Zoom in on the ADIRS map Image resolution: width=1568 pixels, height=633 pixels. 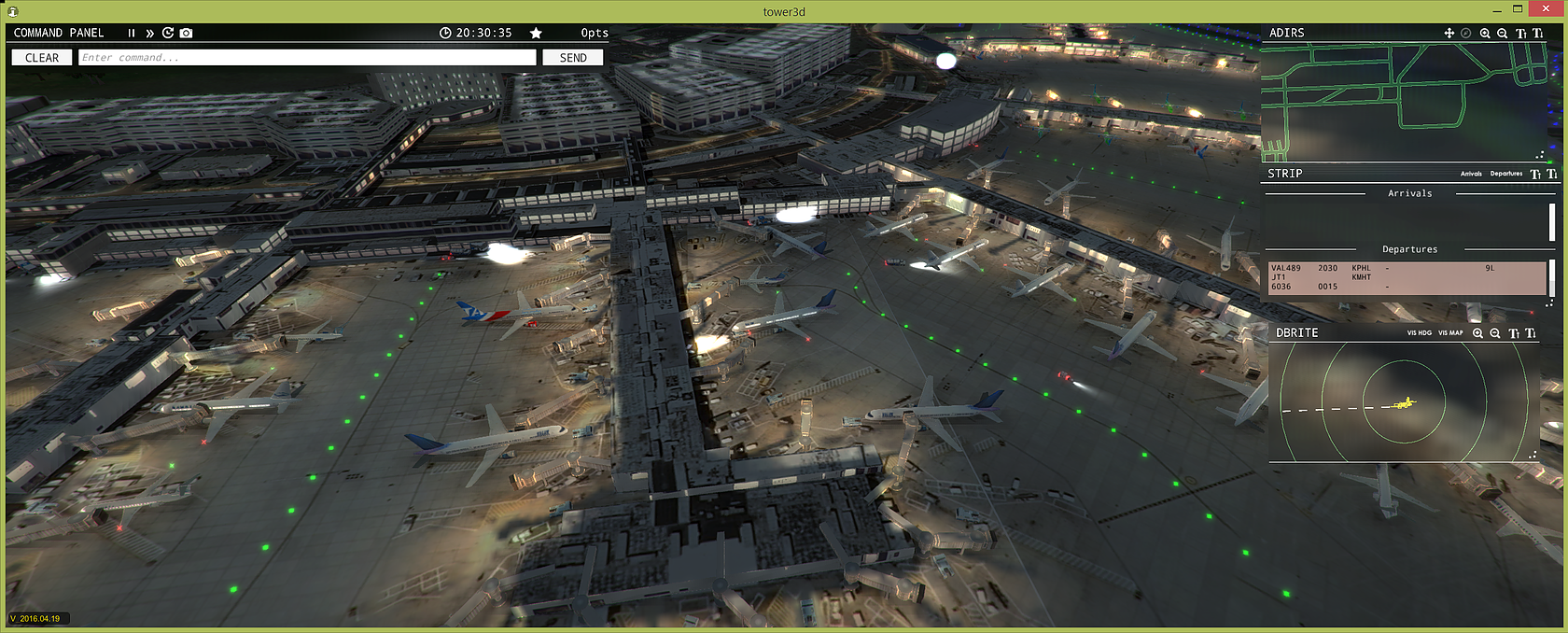[1485, 33]
